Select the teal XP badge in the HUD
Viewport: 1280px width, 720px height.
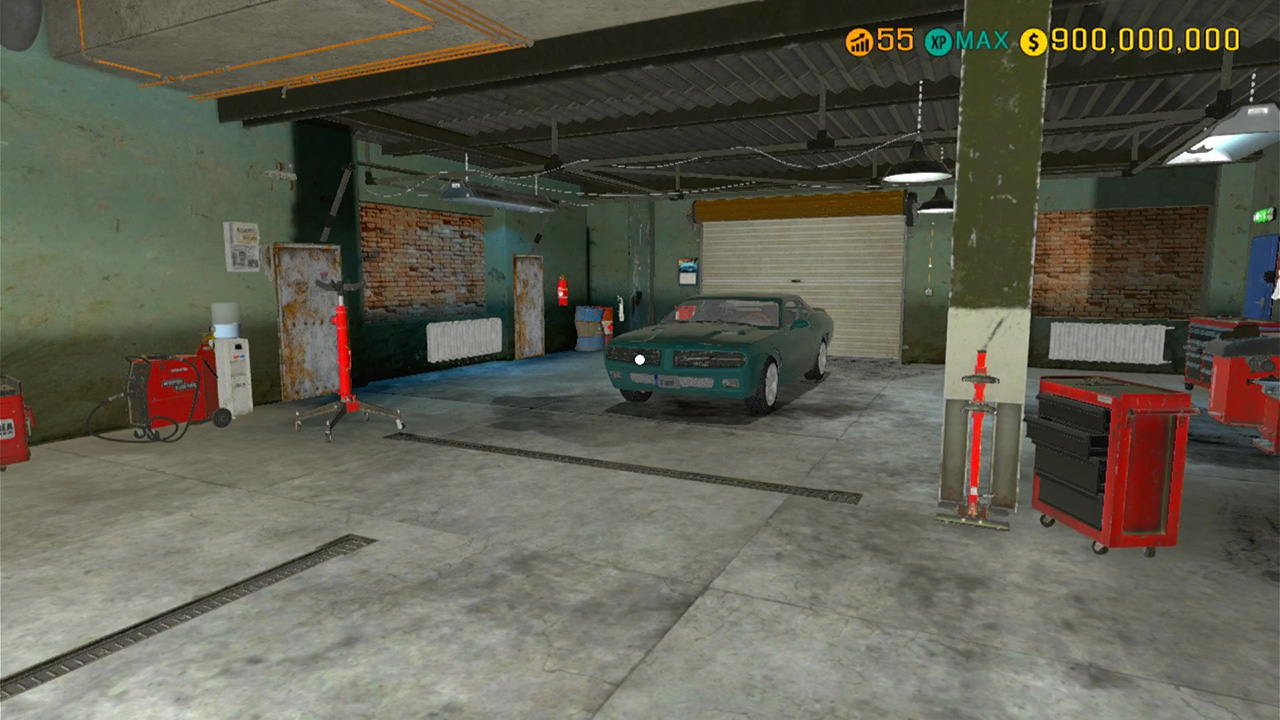938,40
